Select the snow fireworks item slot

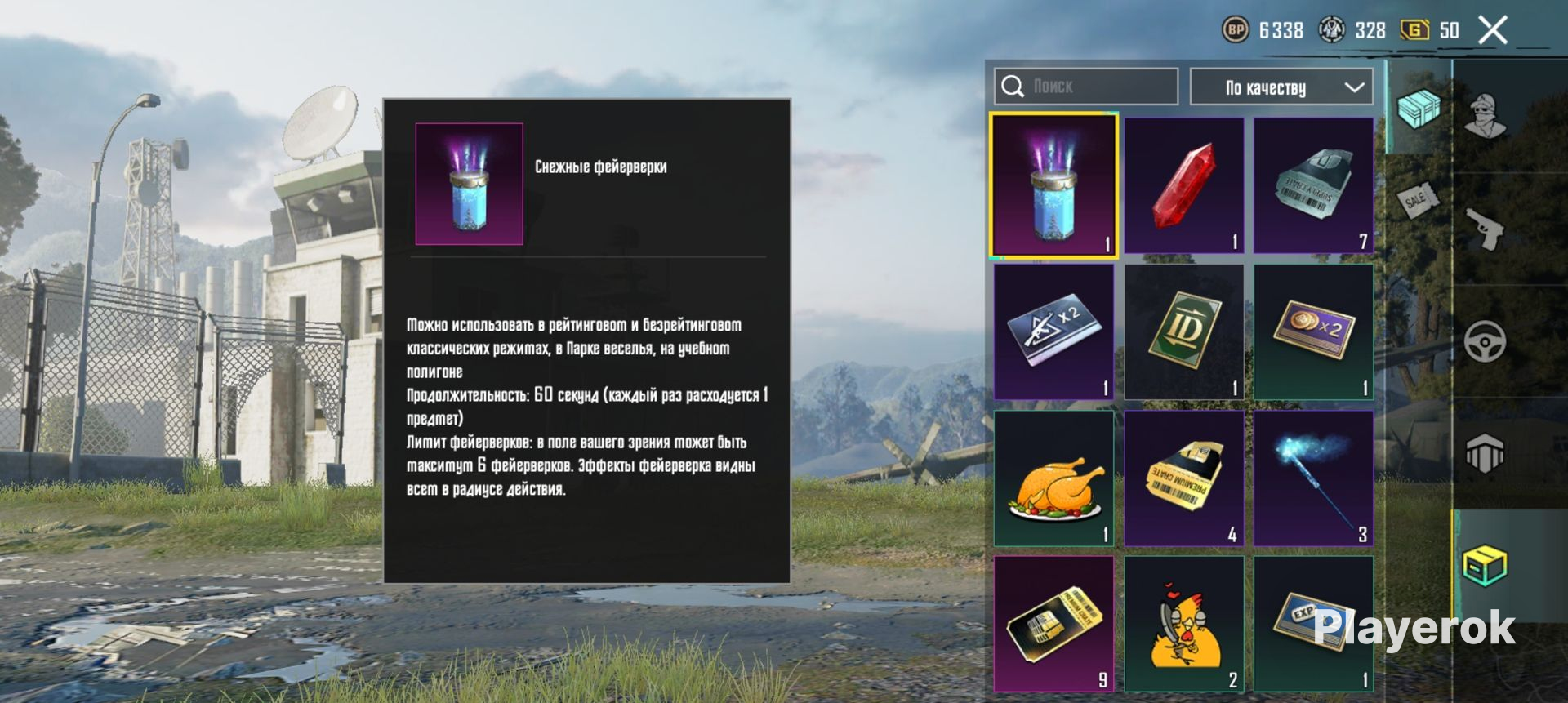1053,185
